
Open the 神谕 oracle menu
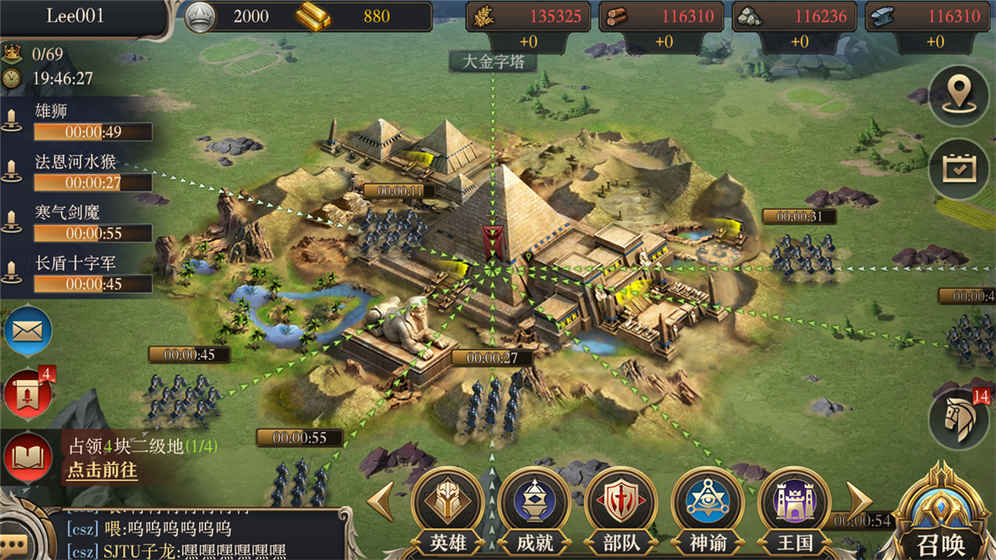(x=707, y=507)
